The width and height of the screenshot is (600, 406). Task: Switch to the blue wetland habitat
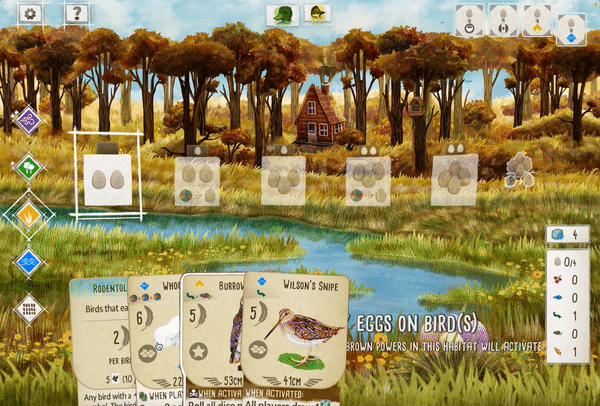pyautogui.click(x=29, y=262)
